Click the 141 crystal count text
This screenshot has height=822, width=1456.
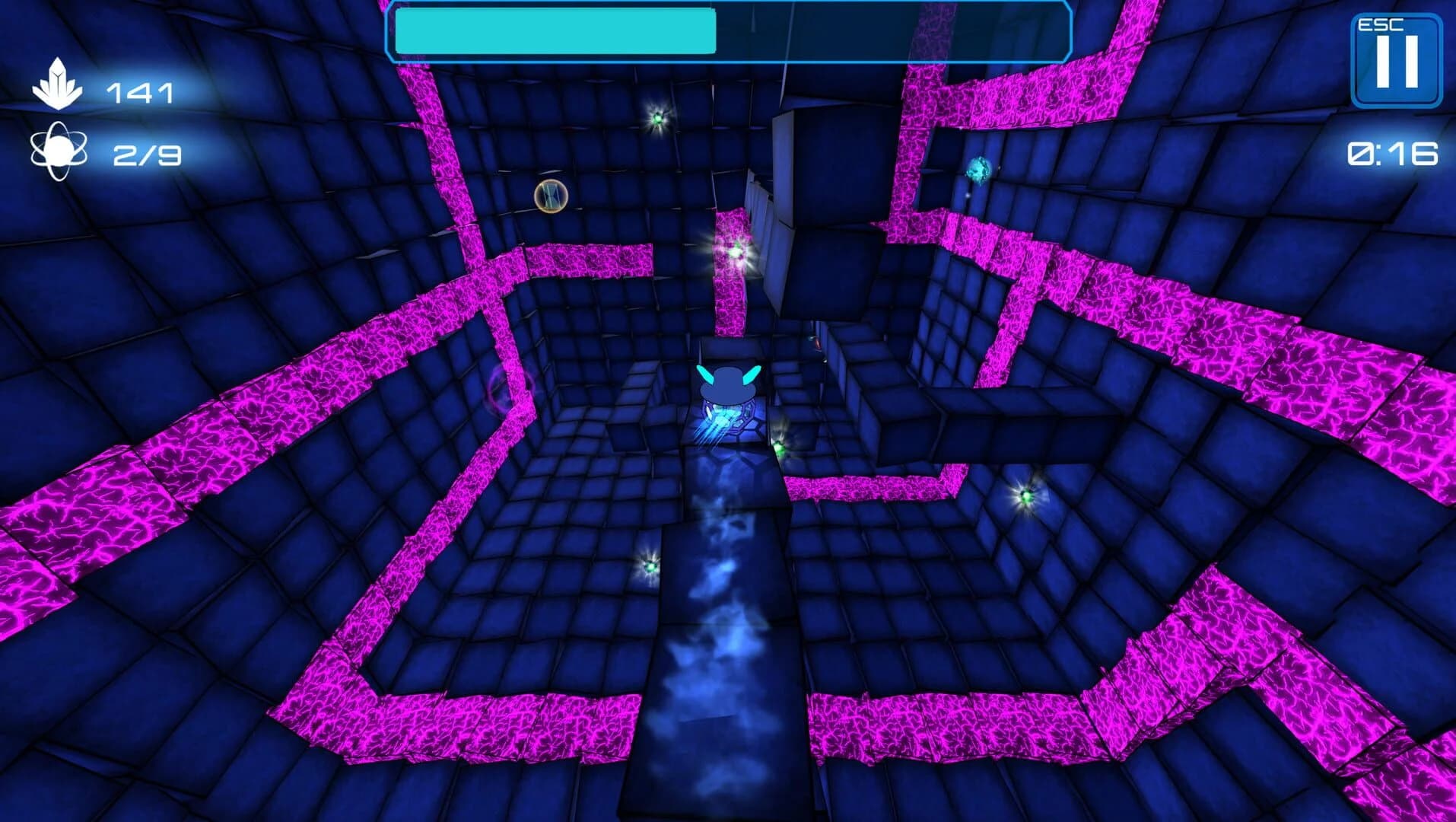click(x=141, y=93)
